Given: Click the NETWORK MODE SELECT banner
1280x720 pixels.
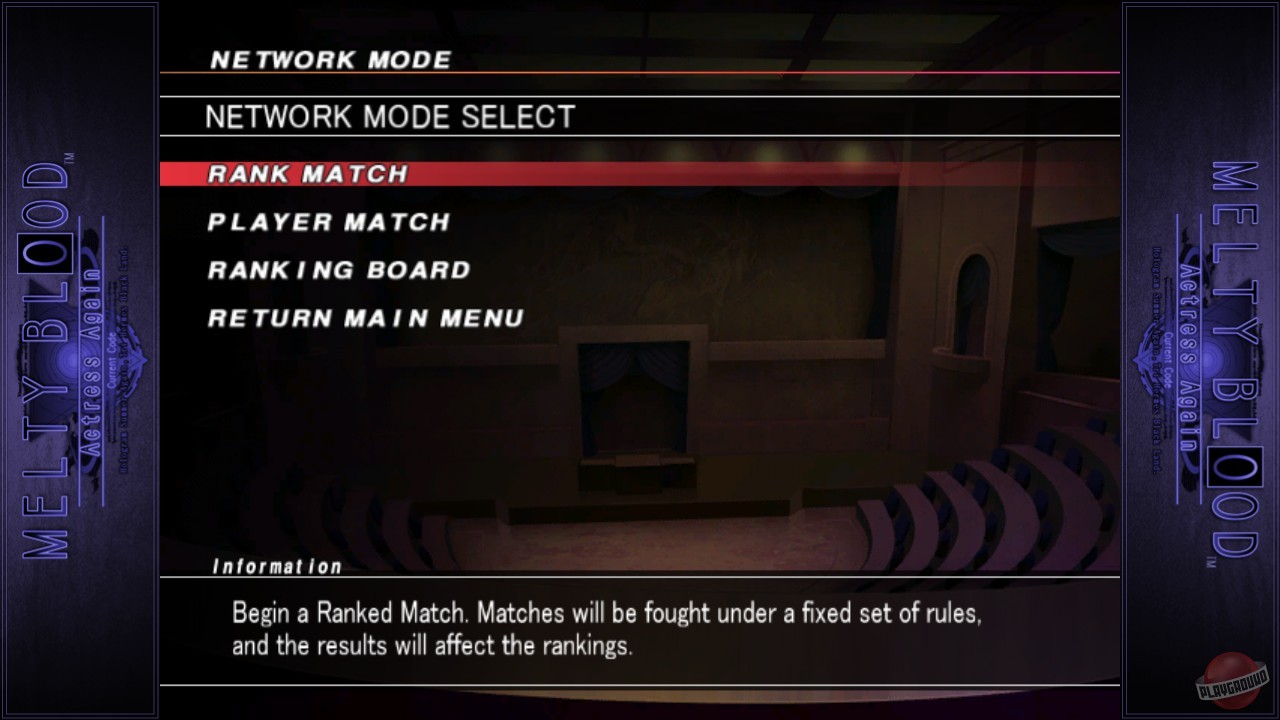Looking at the screenshot, I should point(389,116).
